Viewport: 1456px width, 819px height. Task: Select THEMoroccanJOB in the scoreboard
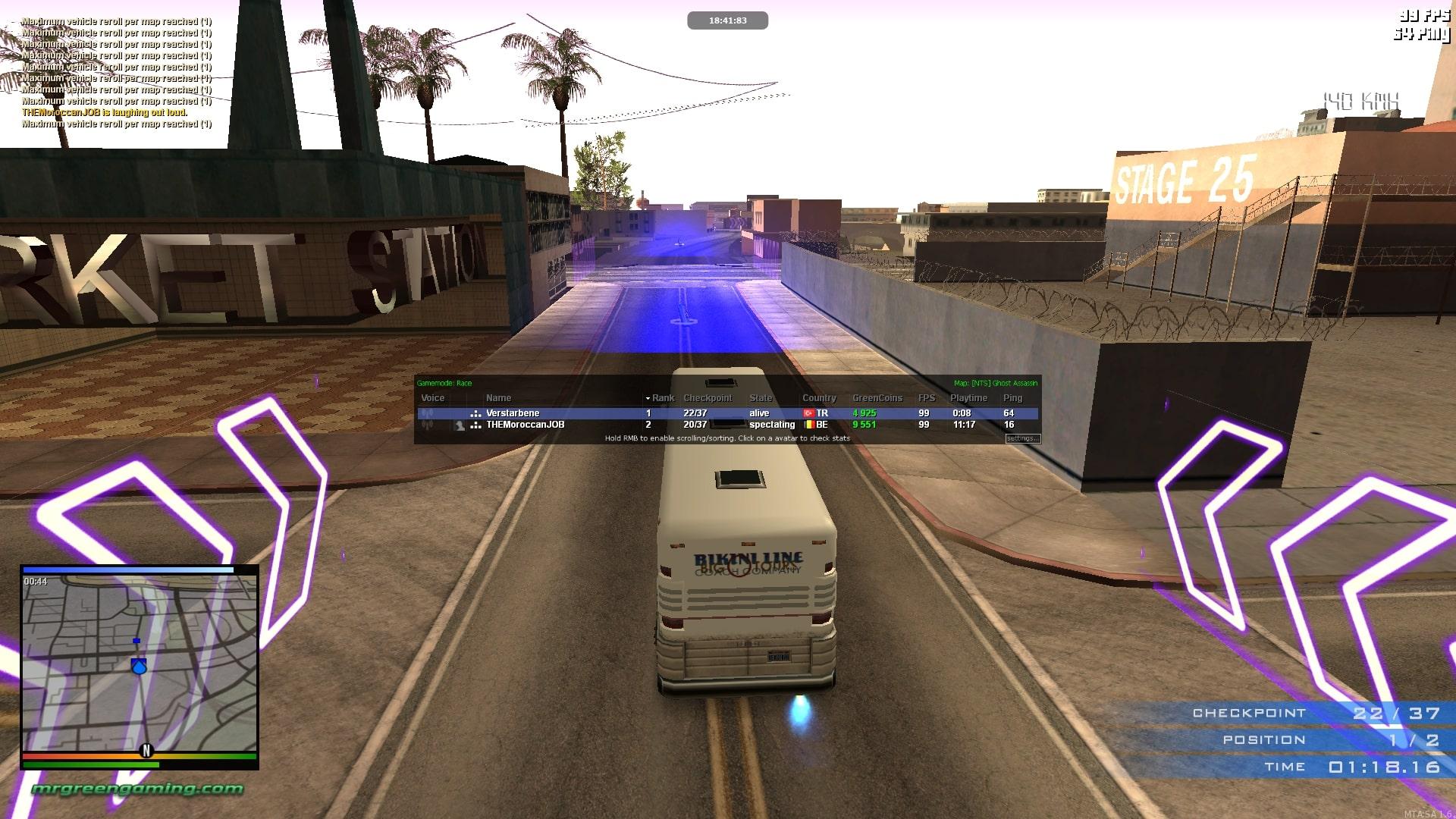coord(525,425)
